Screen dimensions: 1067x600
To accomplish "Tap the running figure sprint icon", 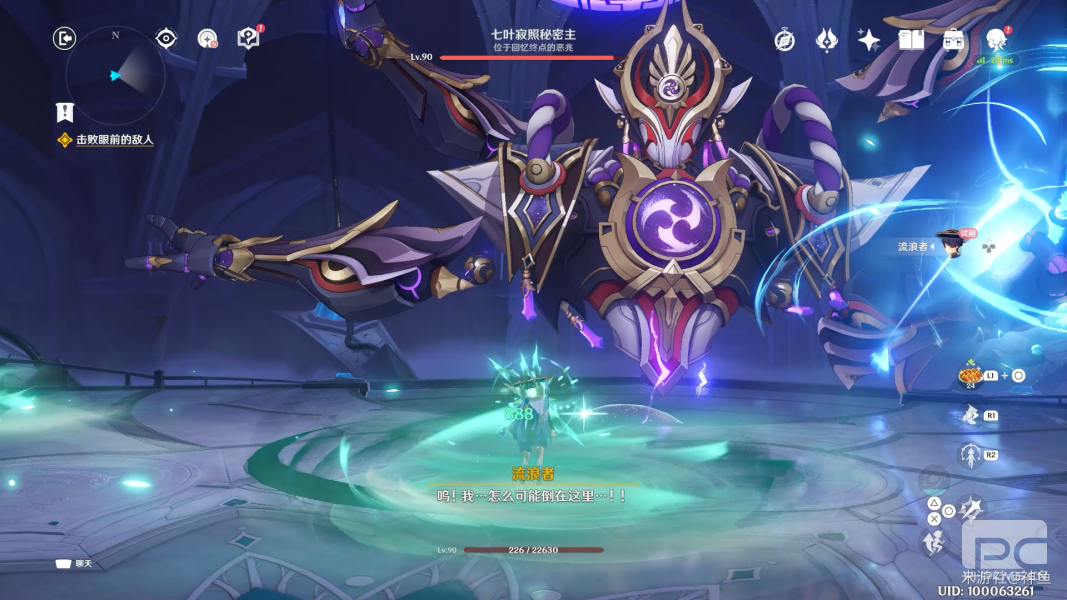I will click(x=934, y=542).
